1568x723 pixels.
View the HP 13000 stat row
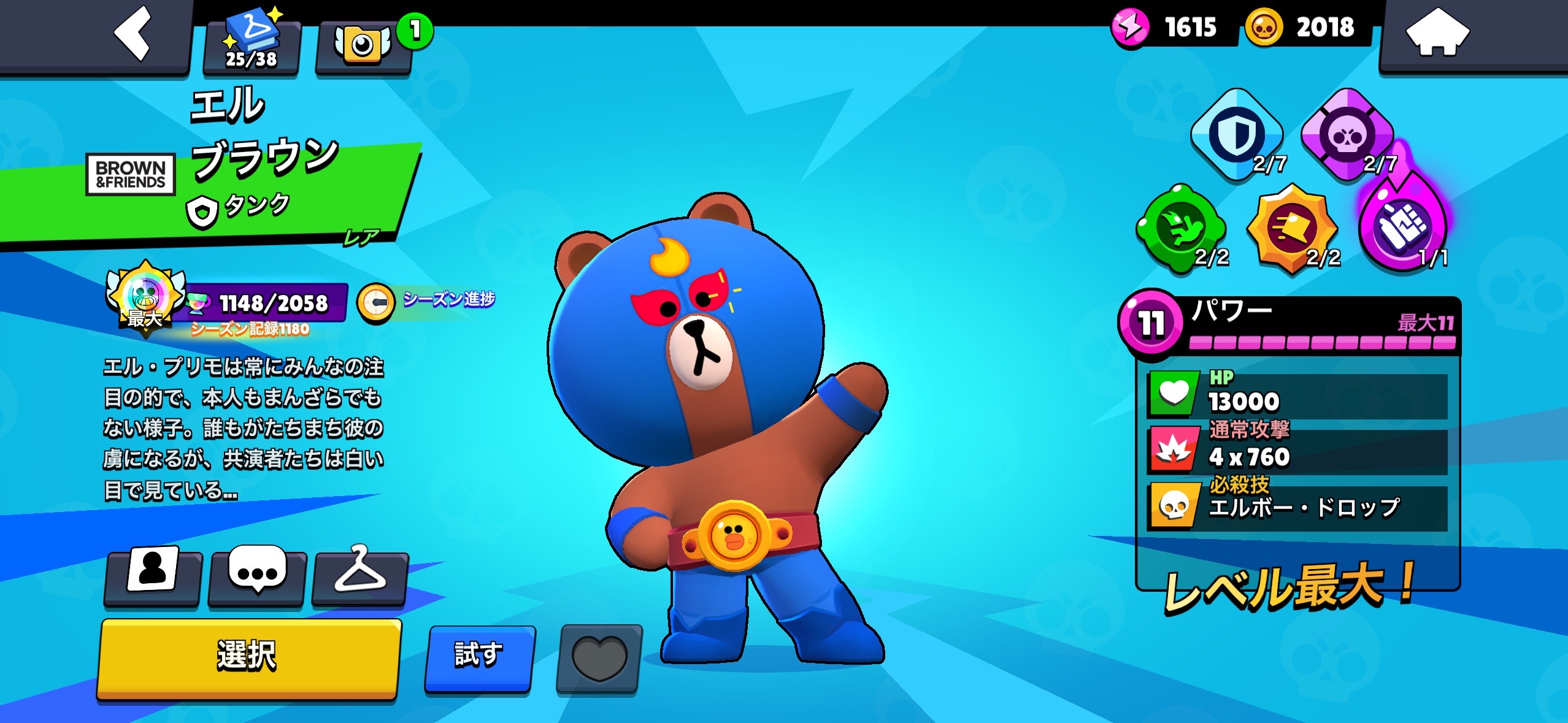[1297, 394]
